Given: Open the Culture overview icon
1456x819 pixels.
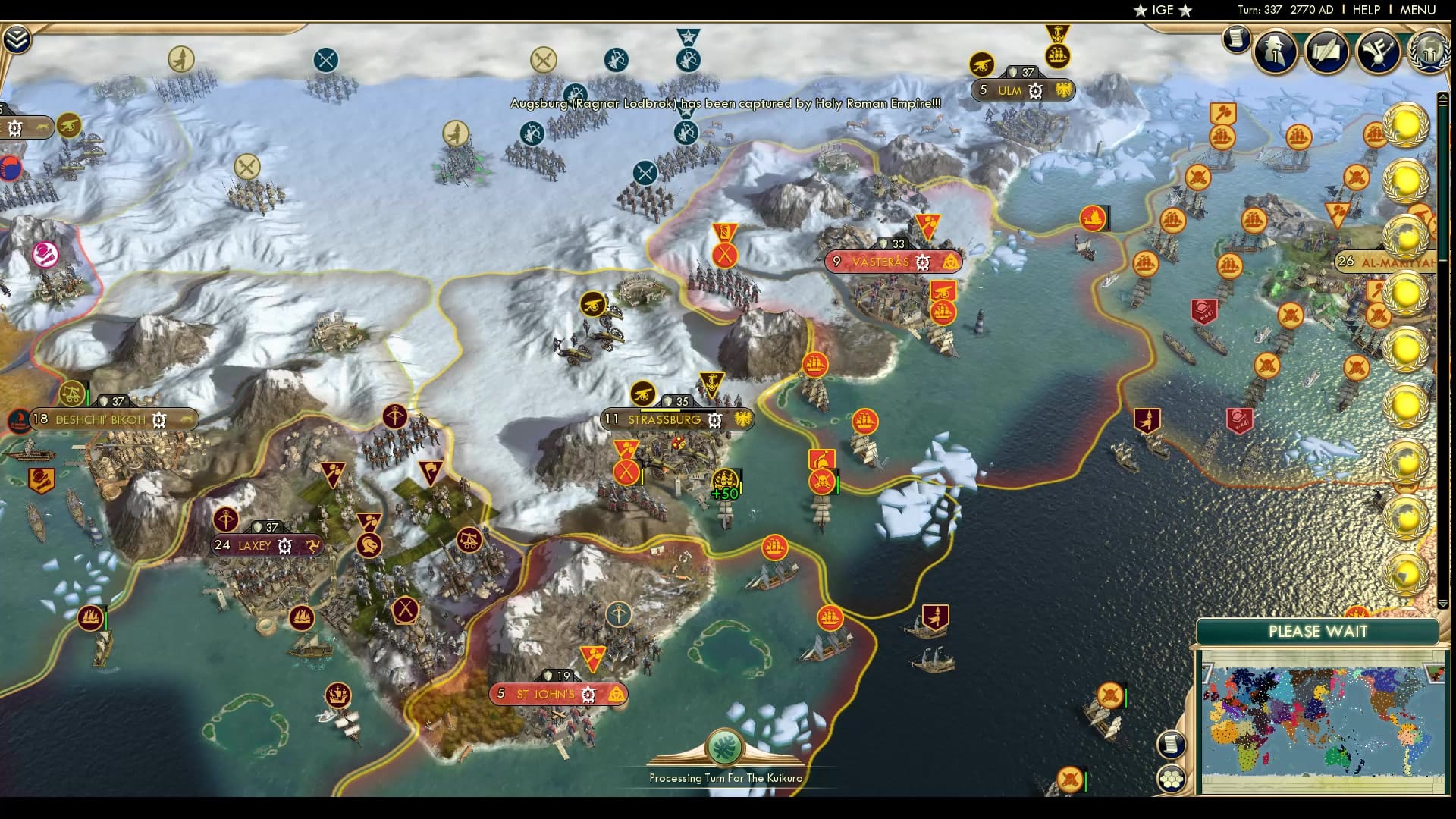Looking at the screenshot, I should coord(1379,52).
